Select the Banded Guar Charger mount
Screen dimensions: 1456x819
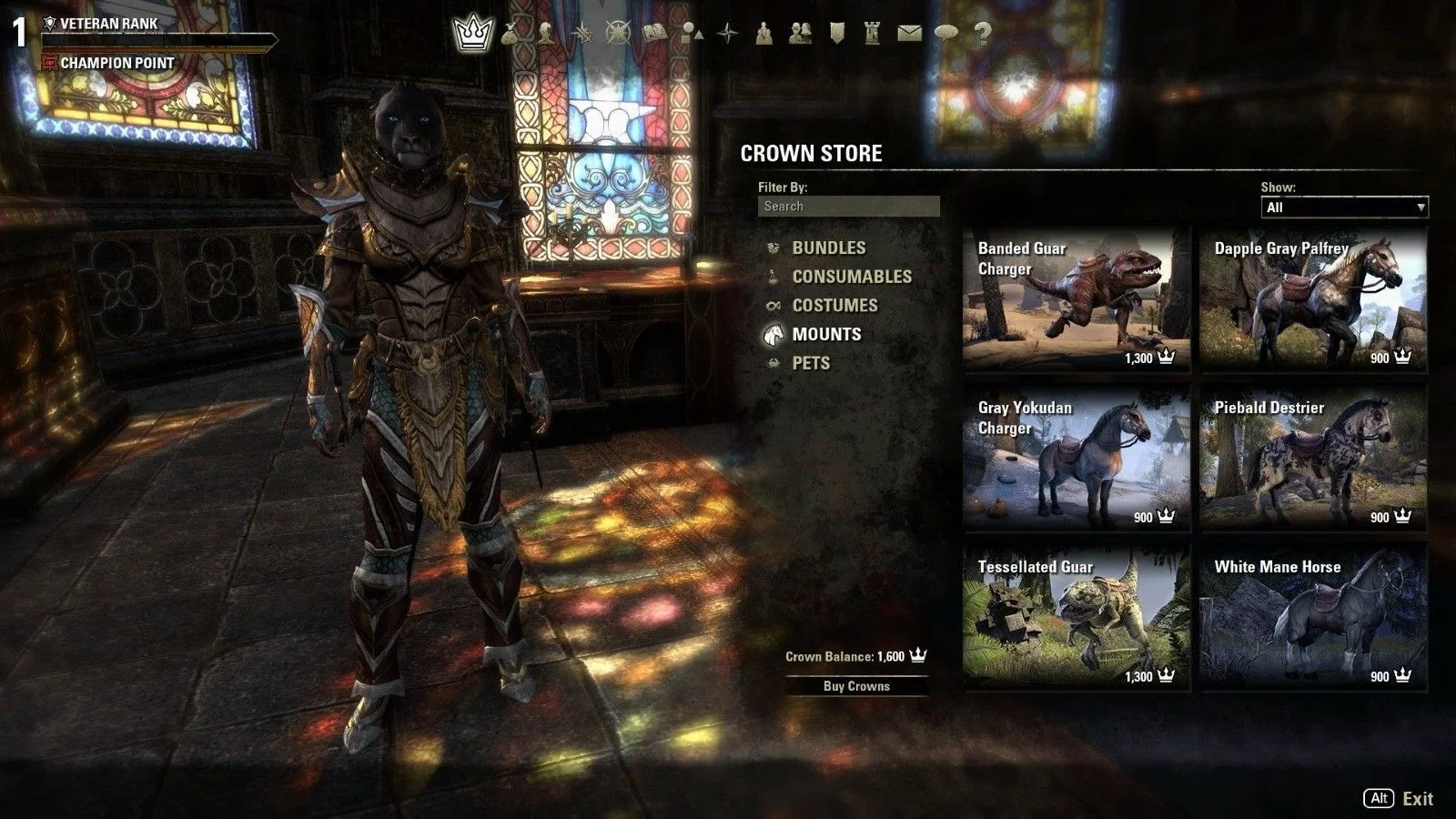click(1077, 299)
